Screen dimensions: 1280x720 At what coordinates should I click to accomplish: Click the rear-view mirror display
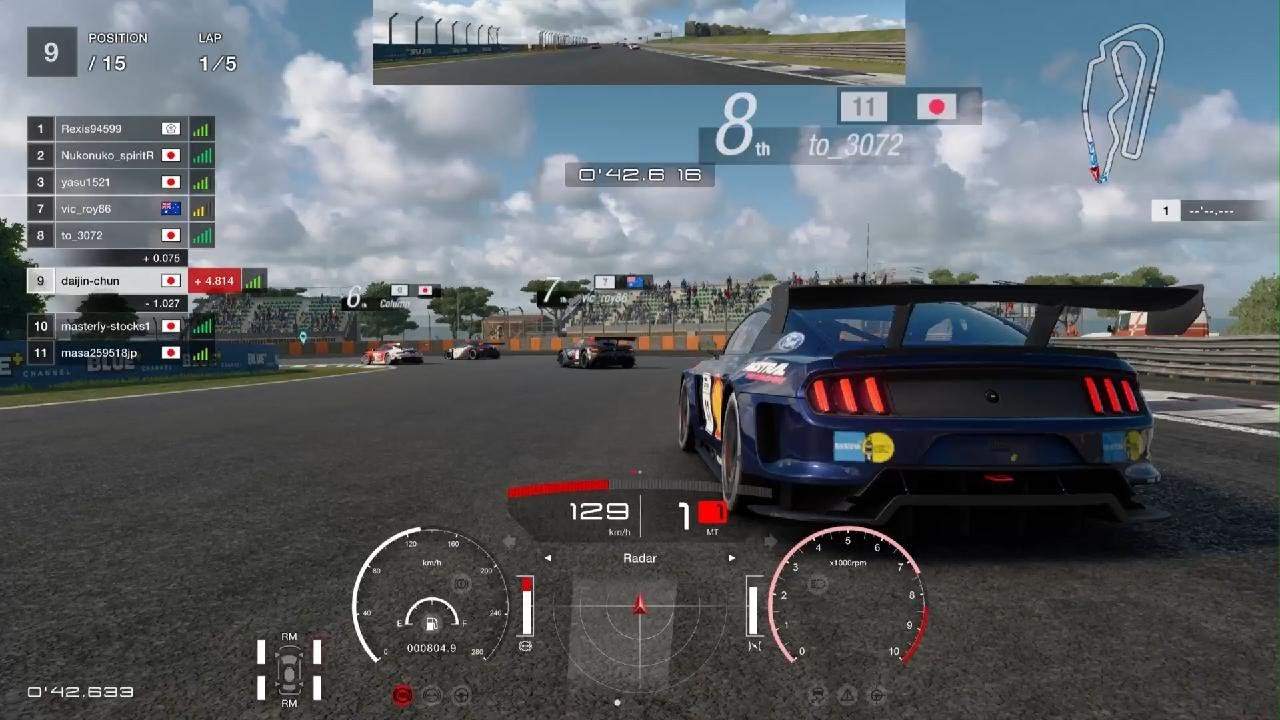point(638,42)
